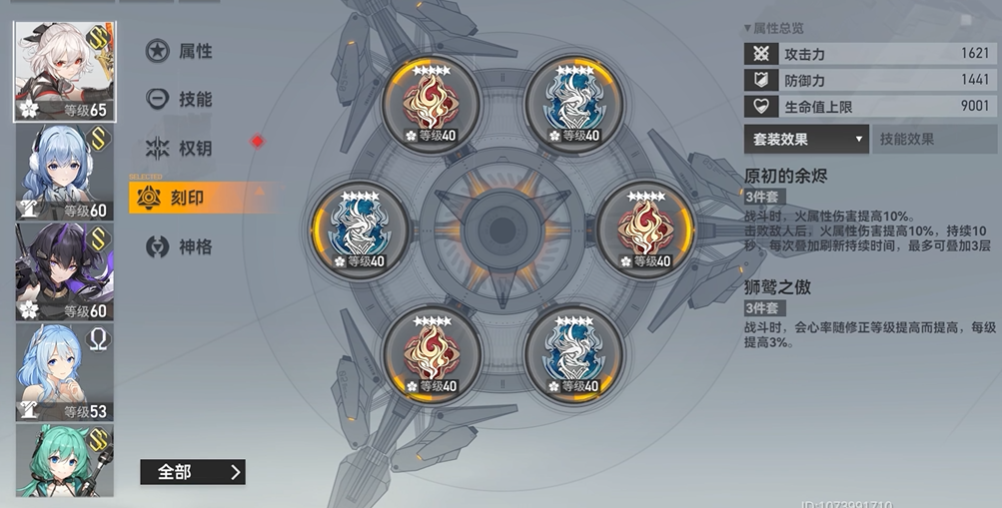Select the level 53 light-blue-haired character
This screenshot has width=1002, height=508.
click(64, 372)
